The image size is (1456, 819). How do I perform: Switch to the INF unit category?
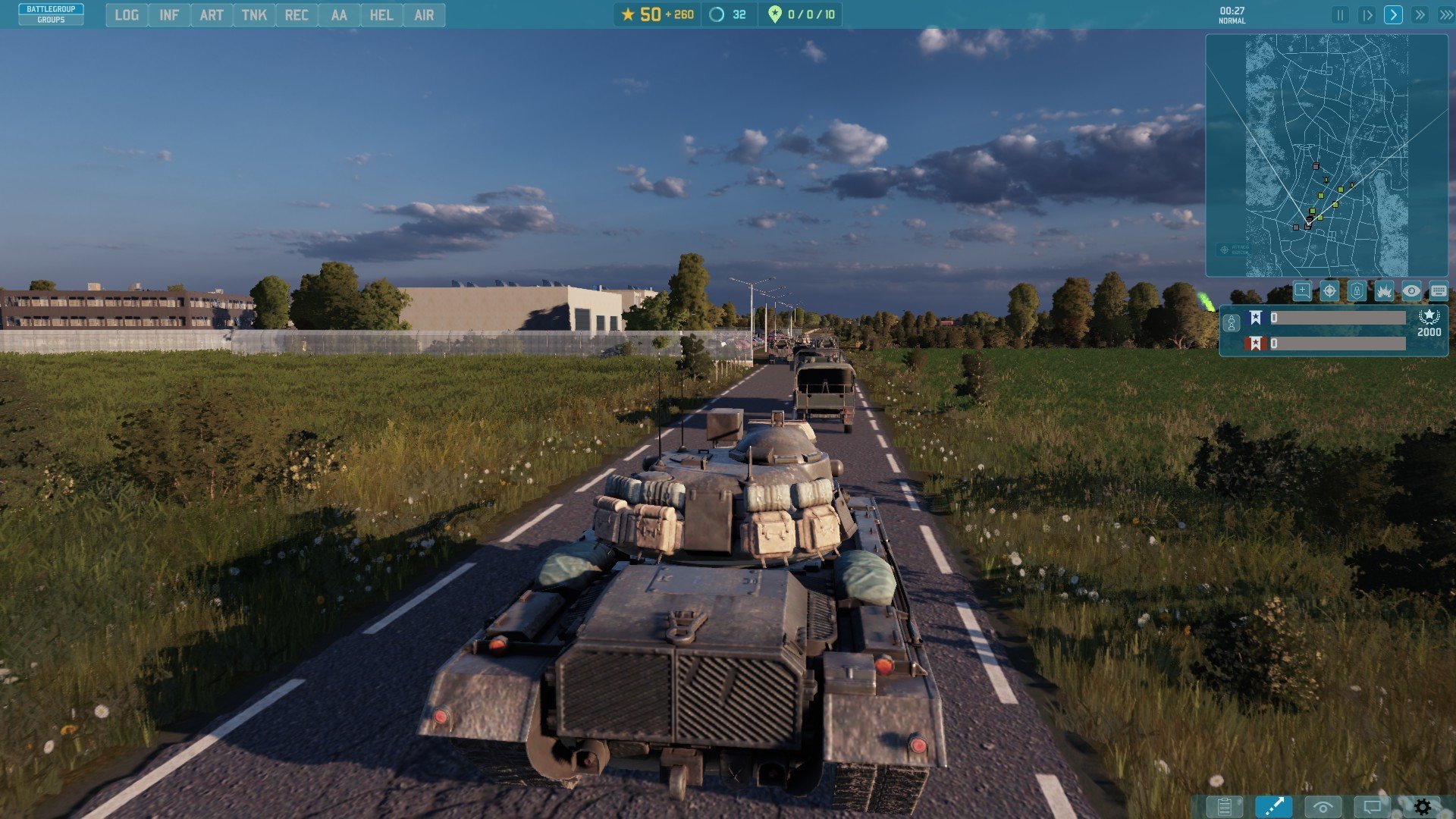[169, 15]
